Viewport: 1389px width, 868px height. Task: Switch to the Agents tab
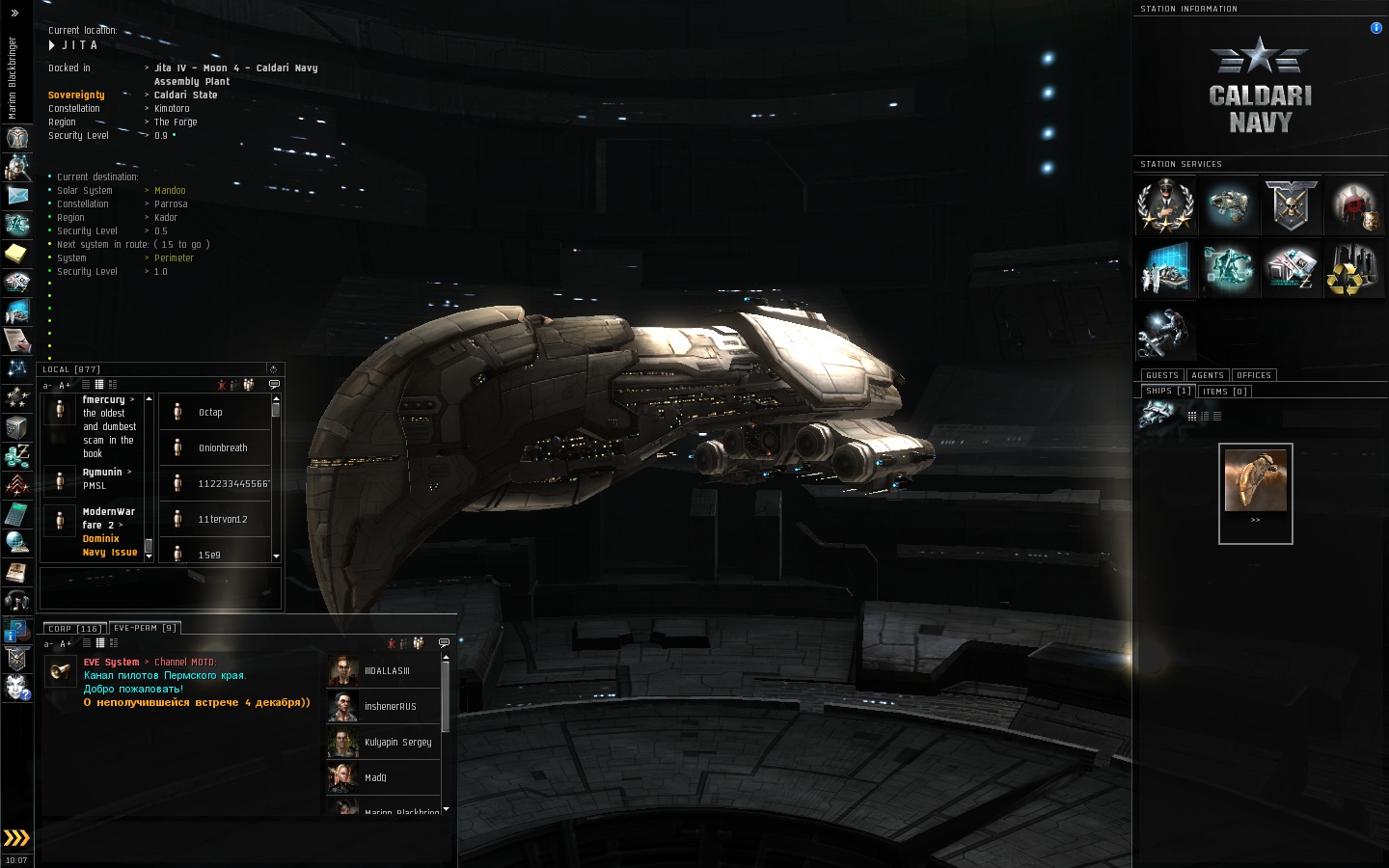1207,375
